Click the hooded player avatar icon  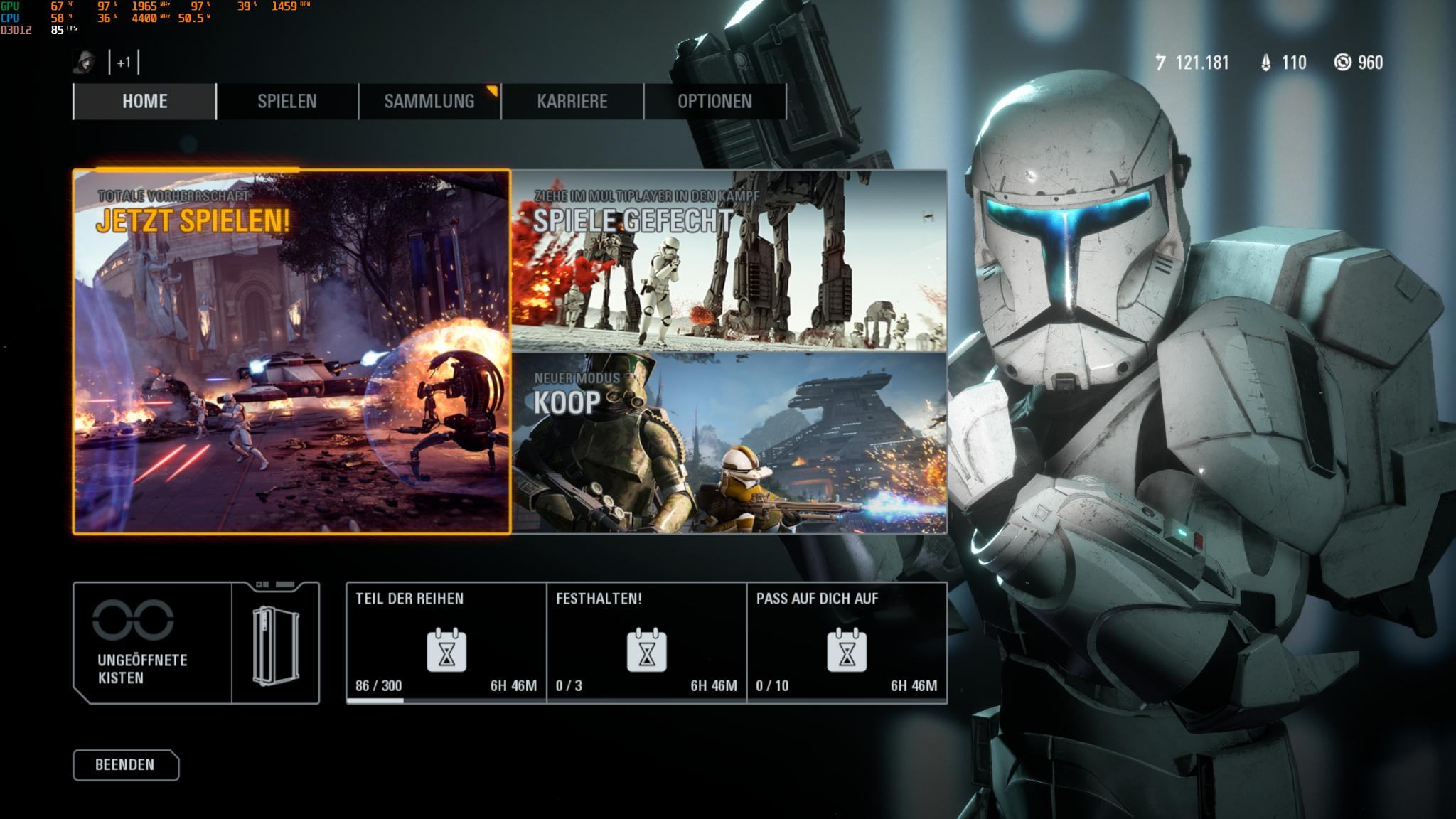click(85, 63)
